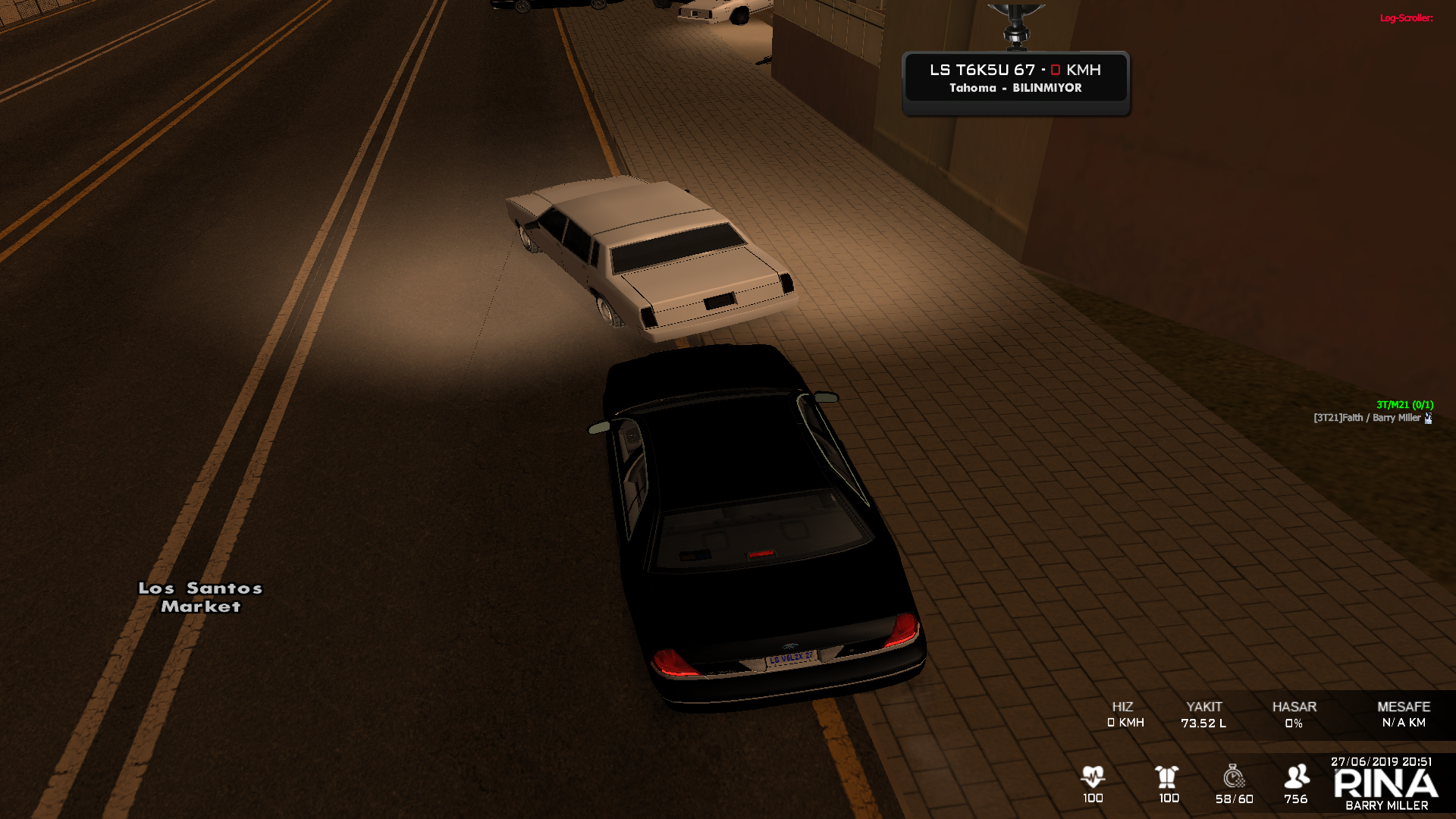Screen dimensions: 1456x819
Task: Open the online players icon
Action: coord(1297,777)
